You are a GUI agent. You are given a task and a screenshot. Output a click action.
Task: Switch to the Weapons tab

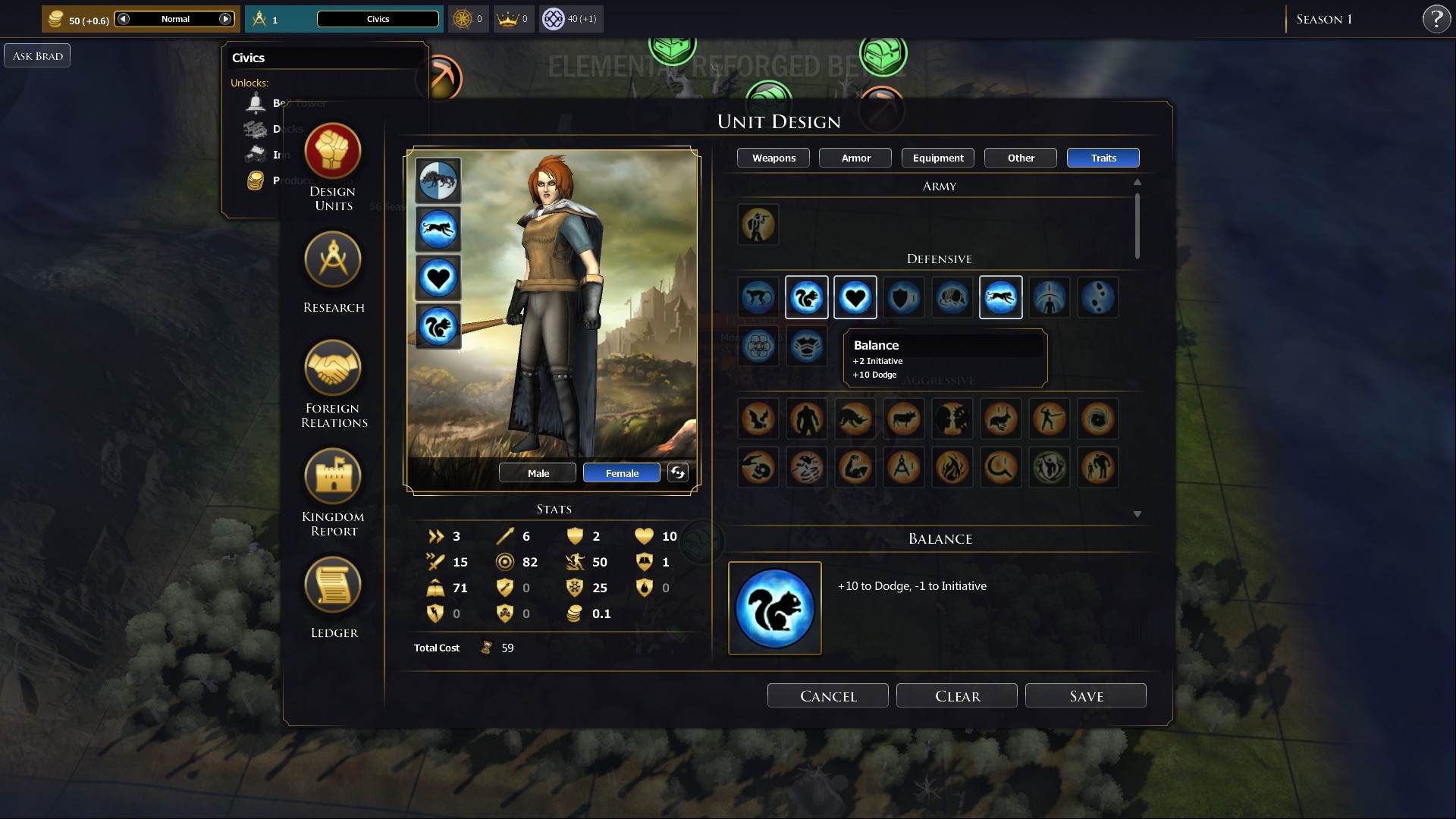pyautogui.click(x=773, y=158)
